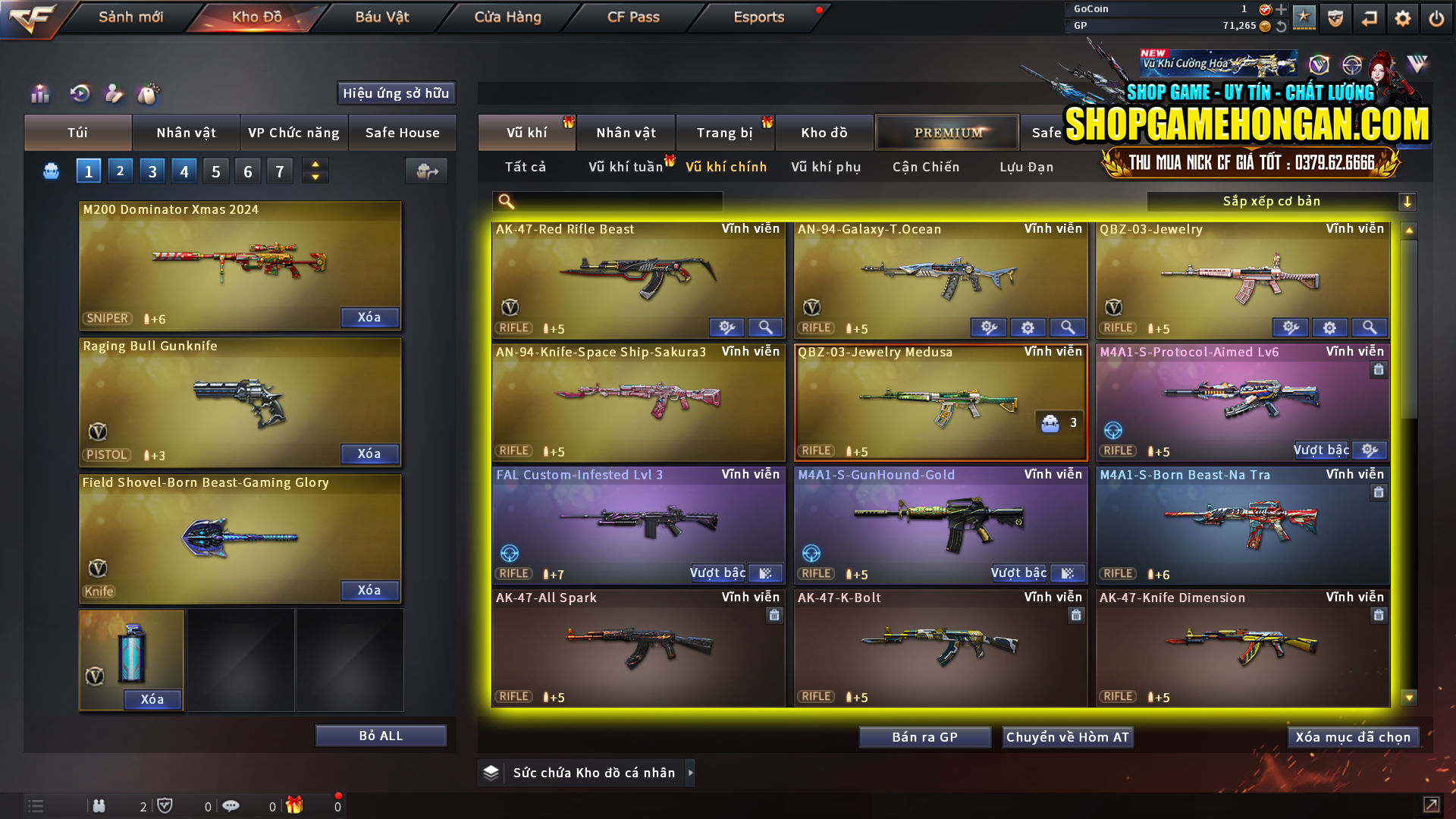Toggle bag slot 7
Image resolution: width=1456 pixels, height=819 pixels.
pos(279,171)
